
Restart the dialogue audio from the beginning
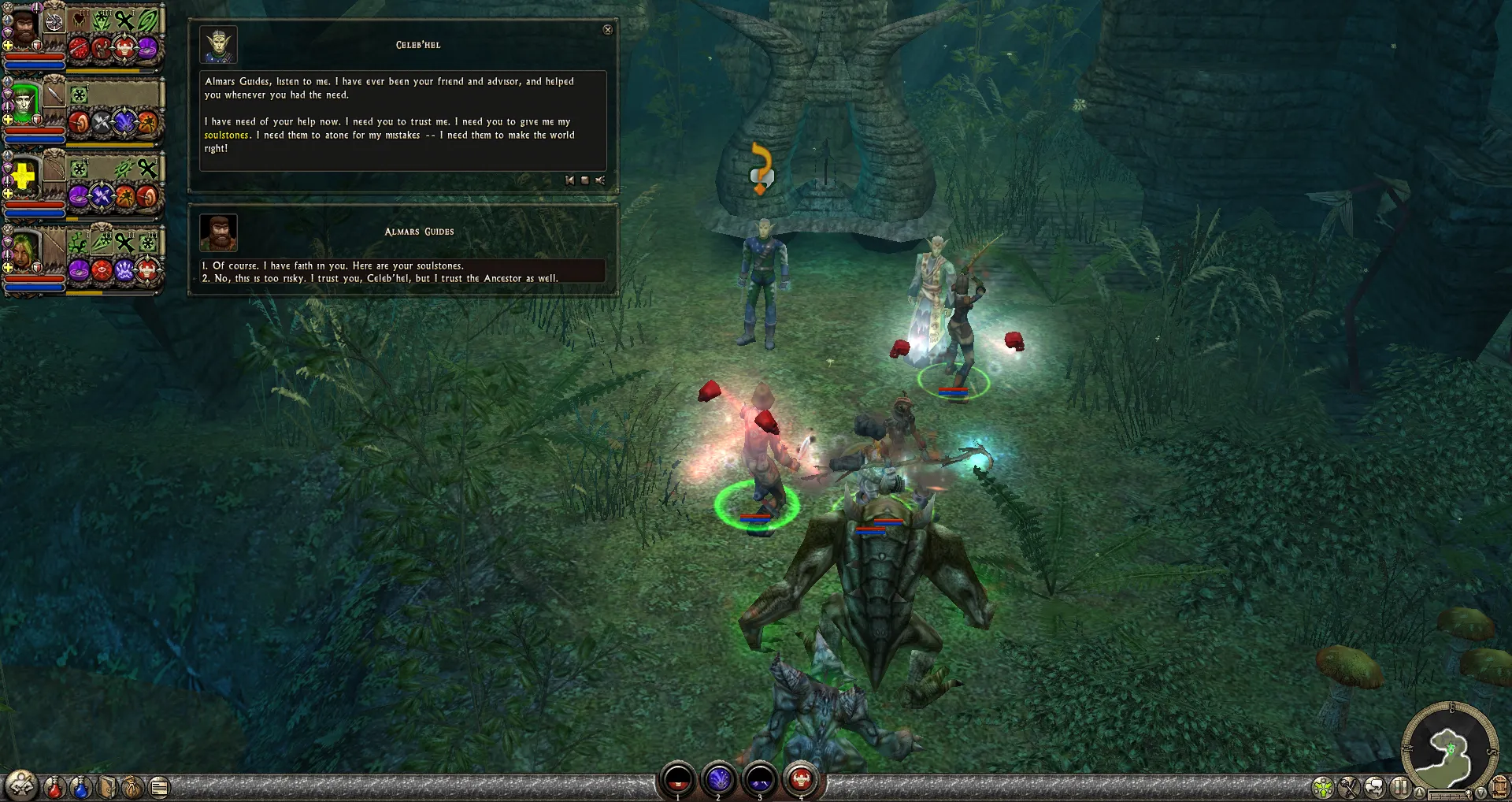coord(569,180)
